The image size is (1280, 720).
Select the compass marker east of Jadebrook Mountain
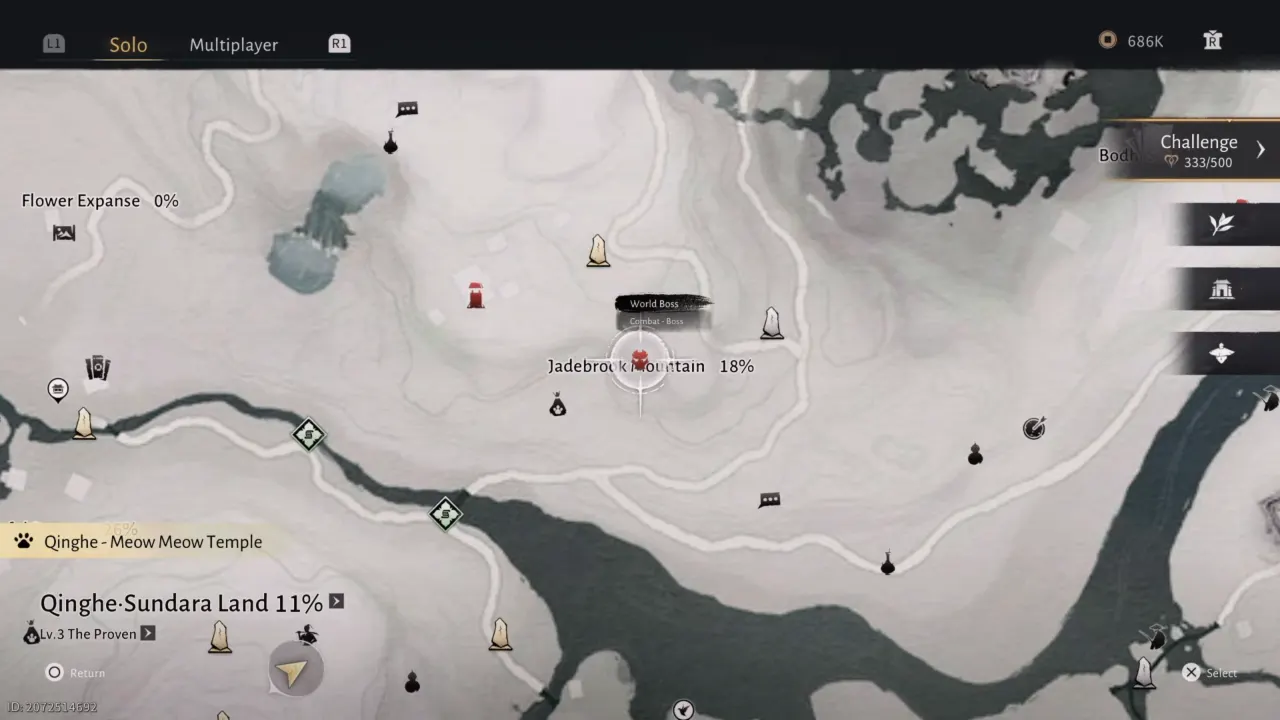[1034, 427]
